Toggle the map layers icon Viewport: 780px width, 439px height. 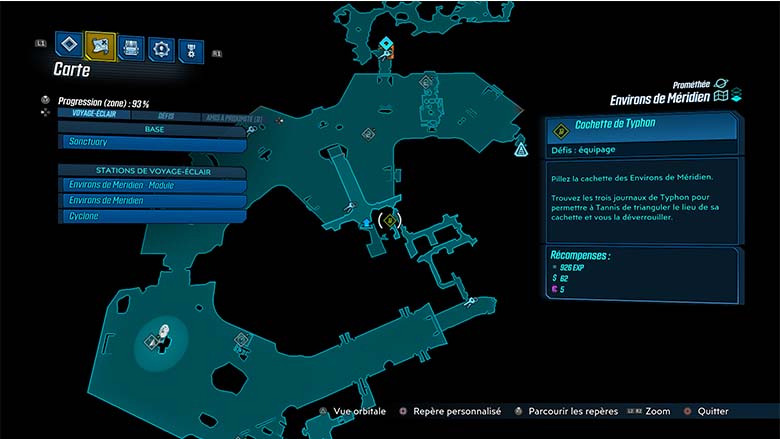(736, 96)
